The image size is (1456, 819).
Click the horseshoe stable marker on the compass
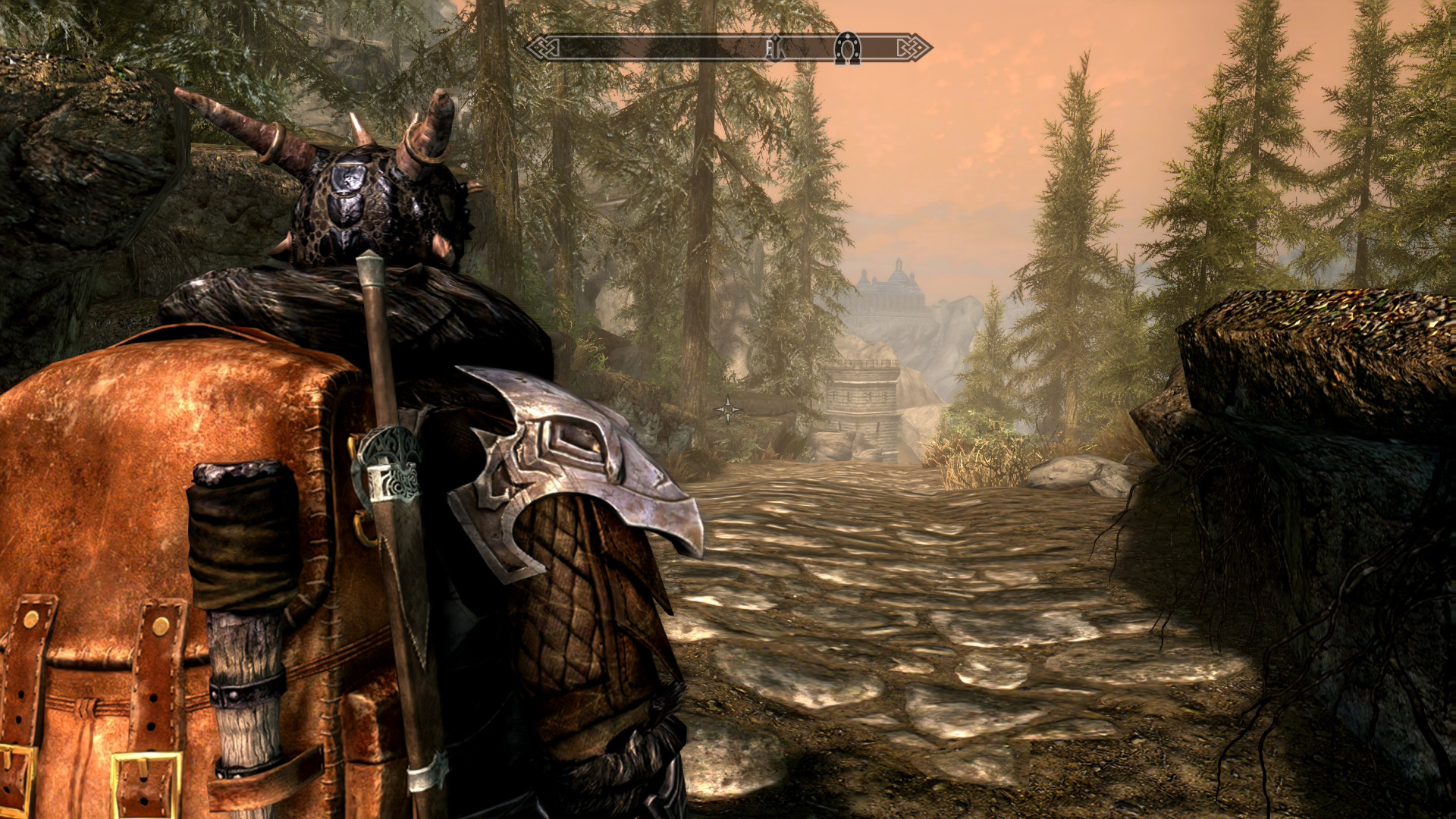846,49
